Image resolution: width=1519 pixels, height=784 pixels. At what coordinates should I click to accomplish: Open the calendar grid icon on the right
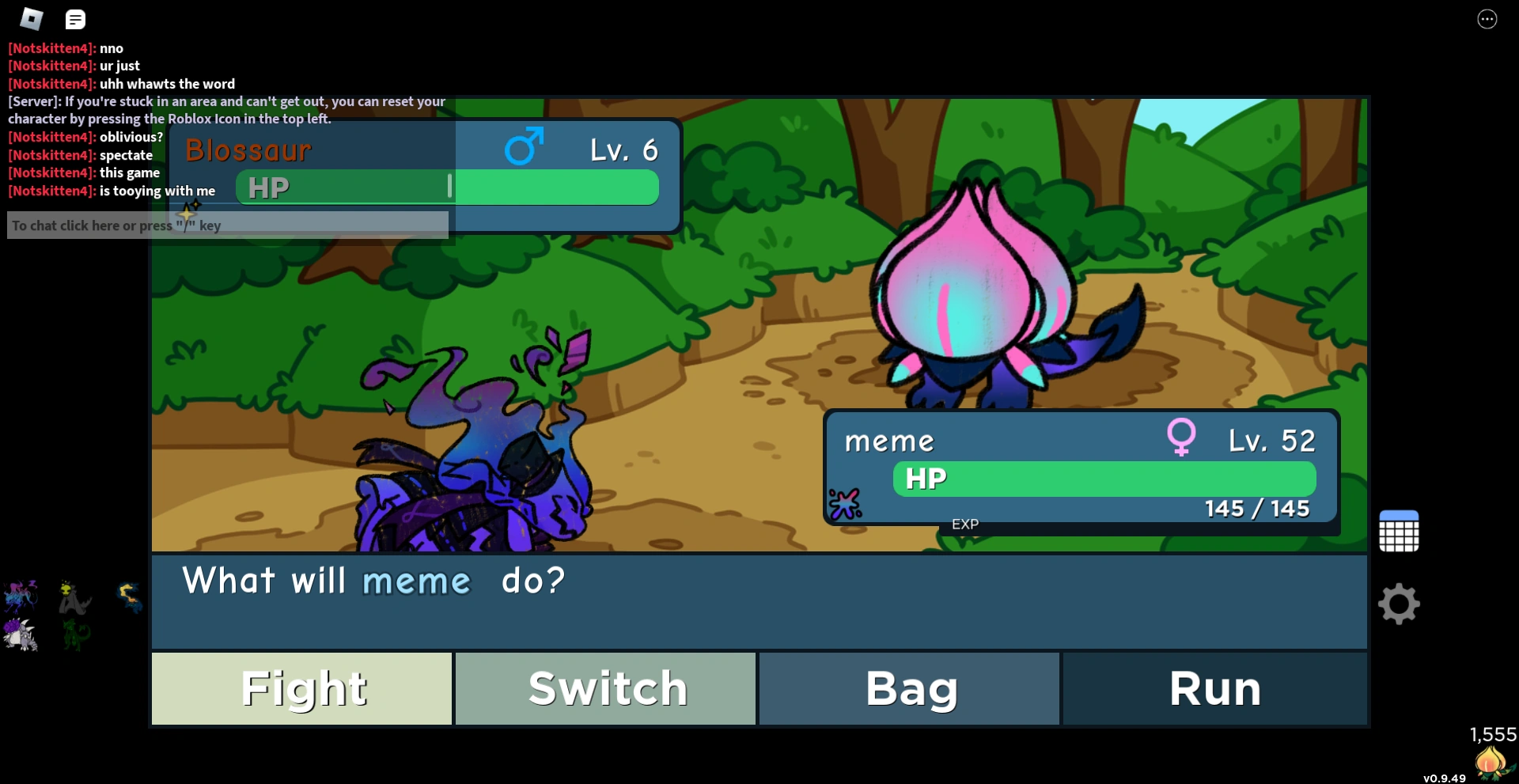point(1398,530)
